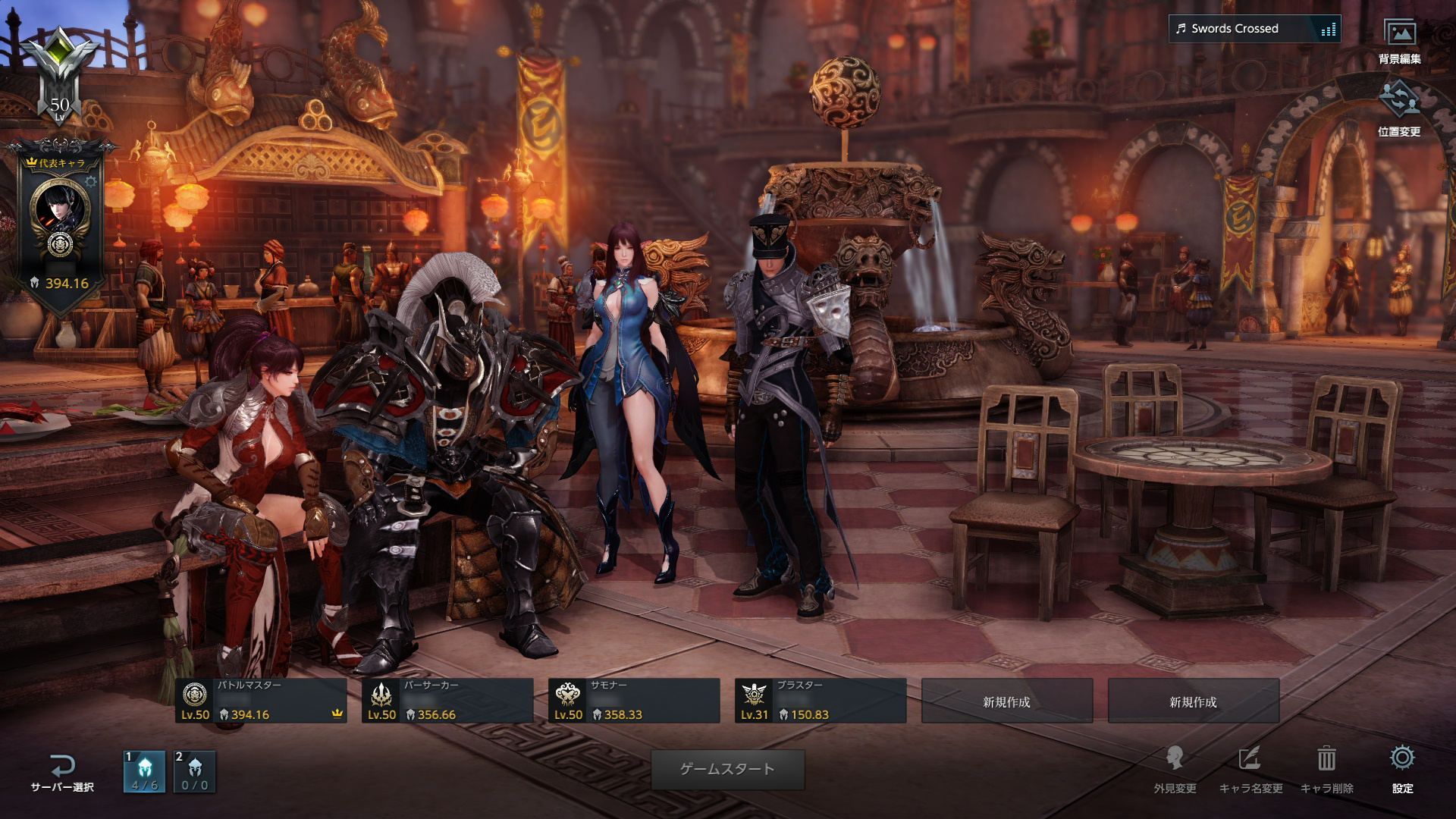
Task: Click the キャラ削除 delete character button
Action: coord(1326,769)
